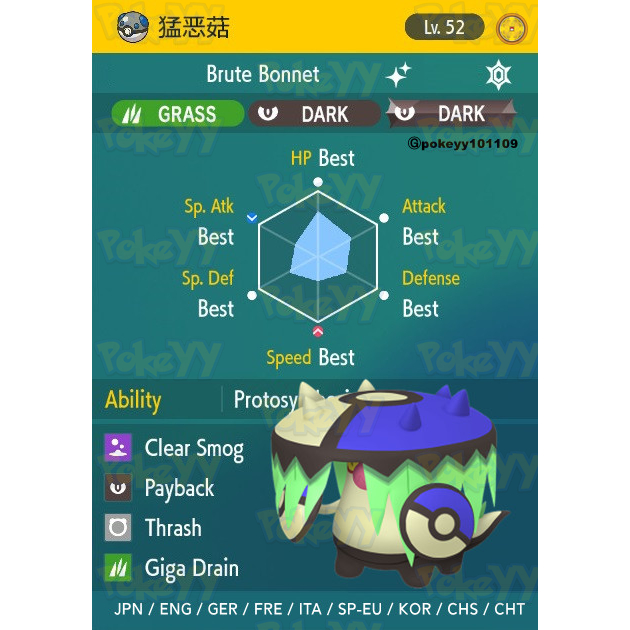Screen dimensions: 630x630
Task: Click the Poké Ball icon beside the nickname
Action: (133, 27)
